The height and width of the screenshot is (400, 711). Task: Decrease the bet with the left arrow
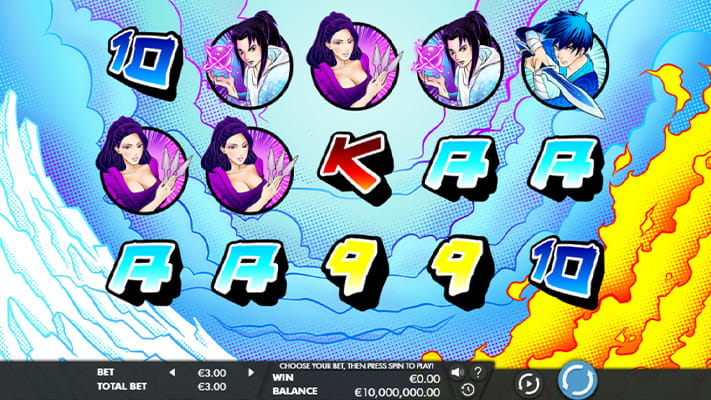[x=171, y=373]
